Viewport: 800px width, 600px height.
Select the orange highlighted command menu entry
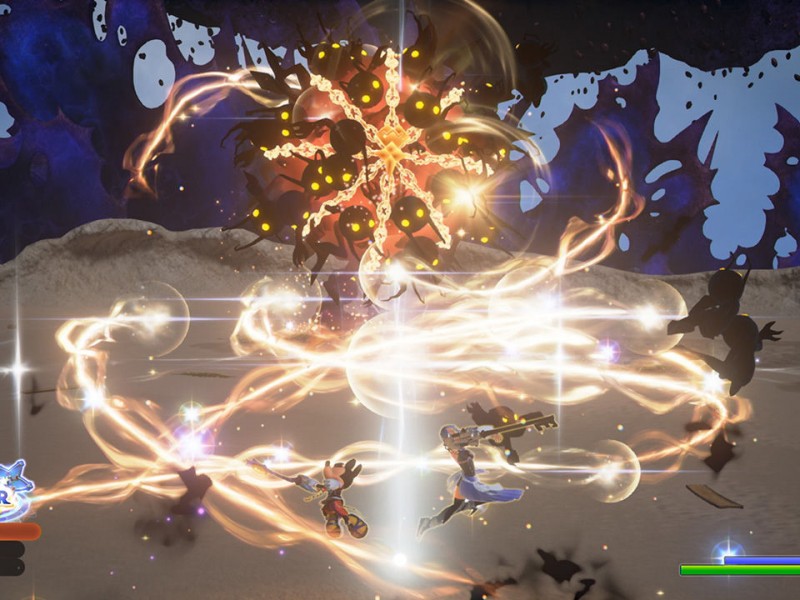pos(17,531)
